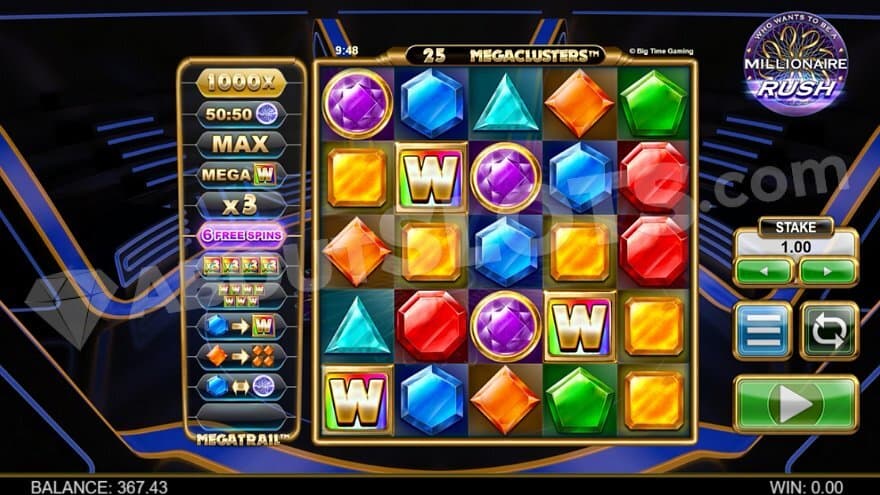Increase the stake with the right arrow
Screen dimensions: 880x495
[x=827, y=271]
